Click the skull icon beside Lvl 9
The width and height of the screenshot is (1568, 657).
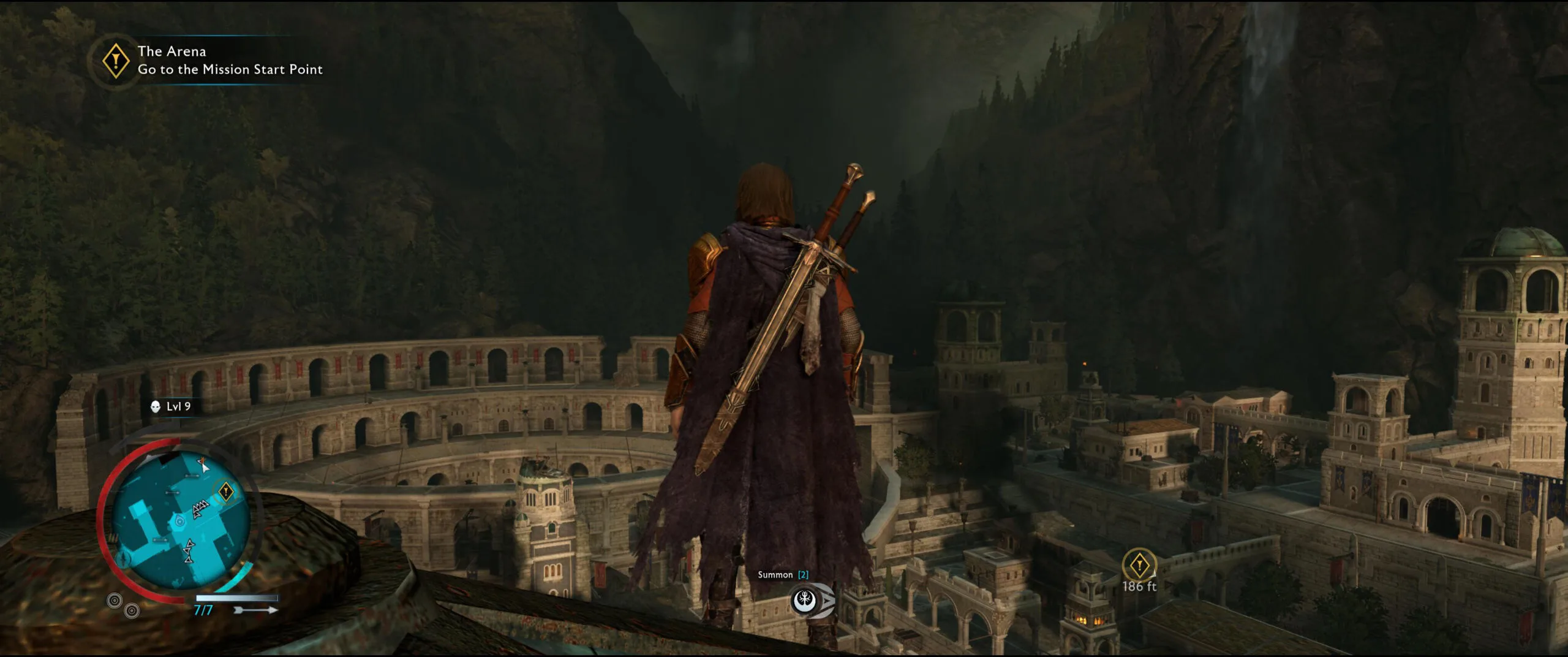pos(156,407)
